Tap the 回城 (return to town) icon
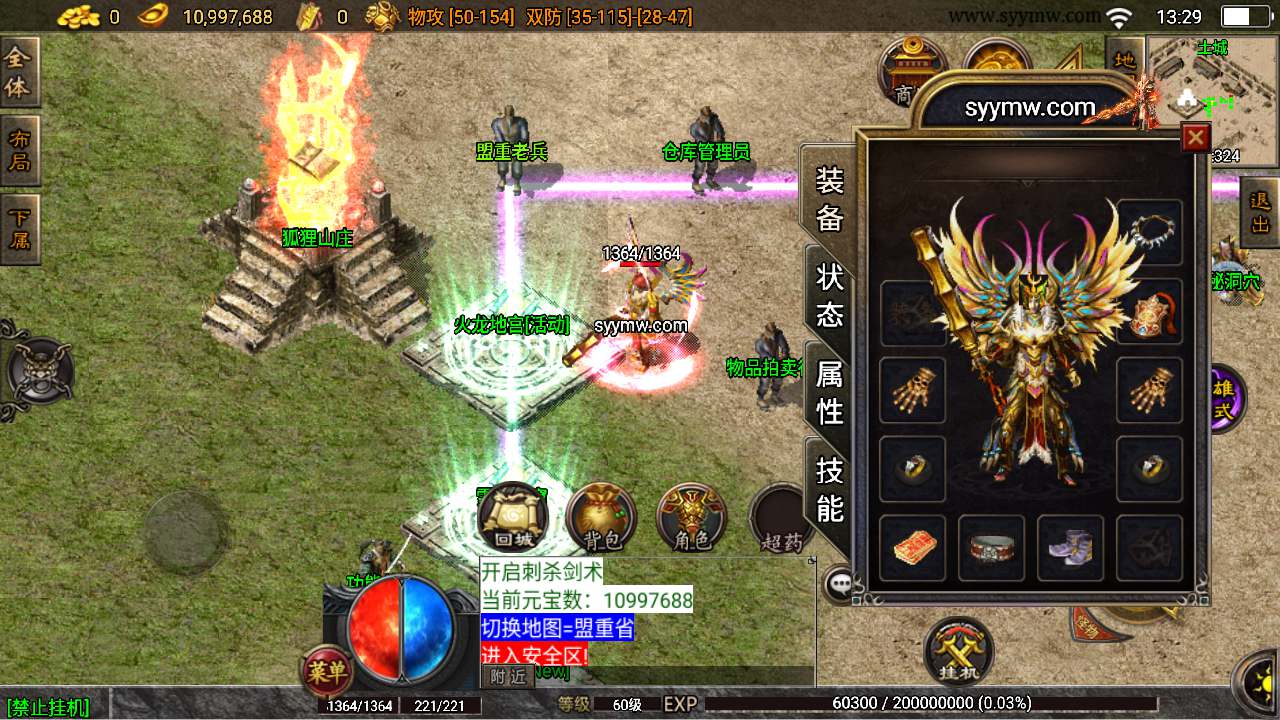The width and height of the screenshot is (1280, 720). pyautogui.click(x=511, y=518)
